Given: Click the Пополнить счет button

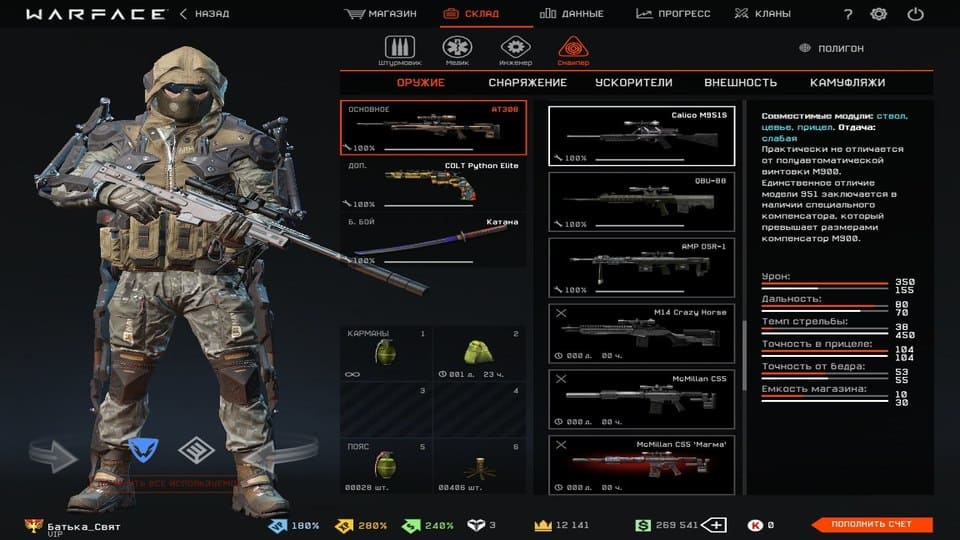Looking at the screenshot, I should click(x=869, y=524).
